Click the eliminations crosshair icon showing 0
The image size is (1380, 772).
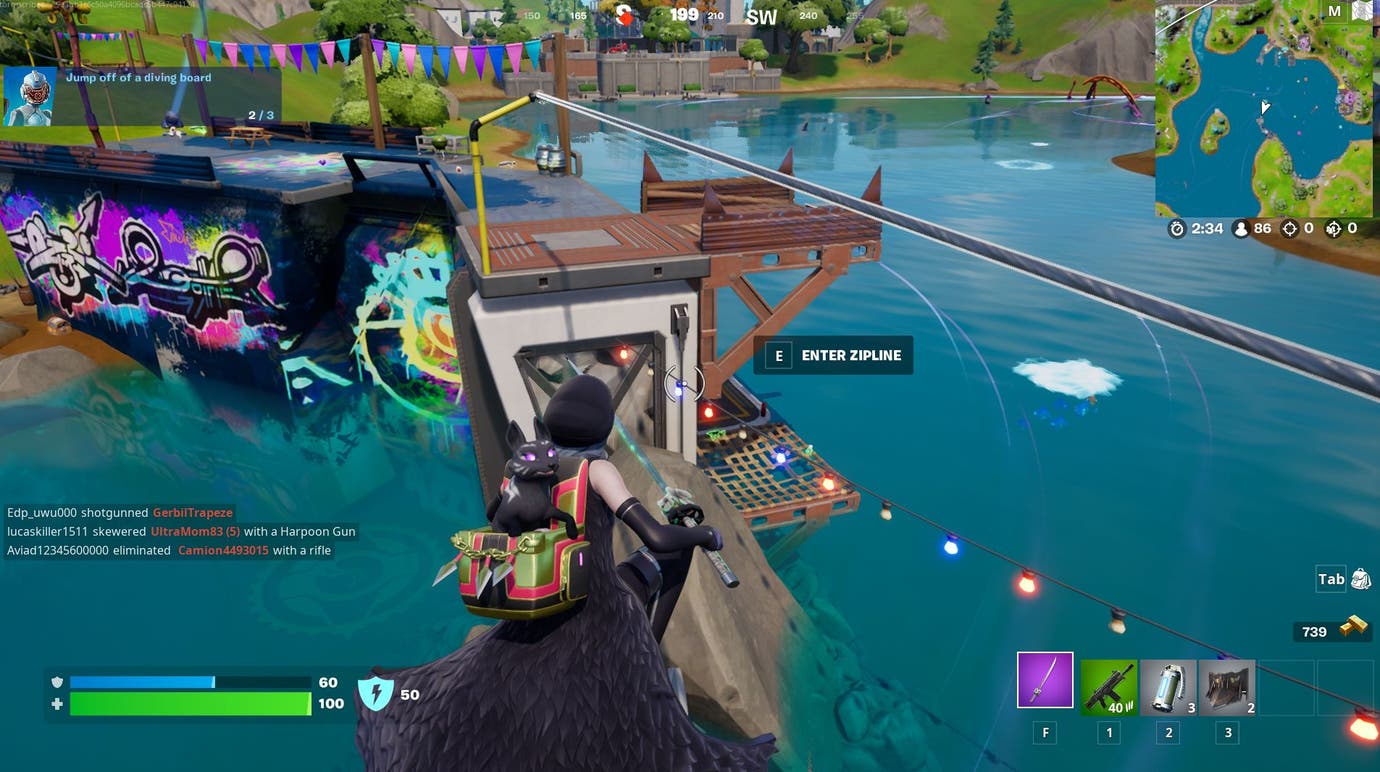1290,228
